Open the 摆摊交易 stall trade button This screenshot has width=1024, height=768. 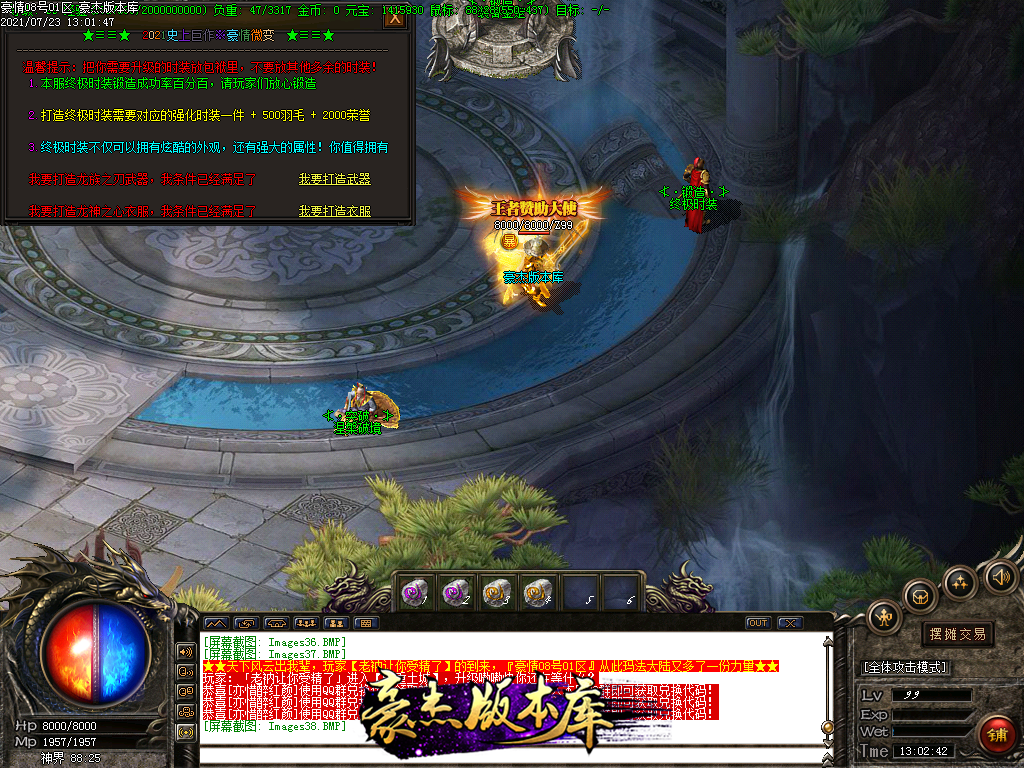957,634
